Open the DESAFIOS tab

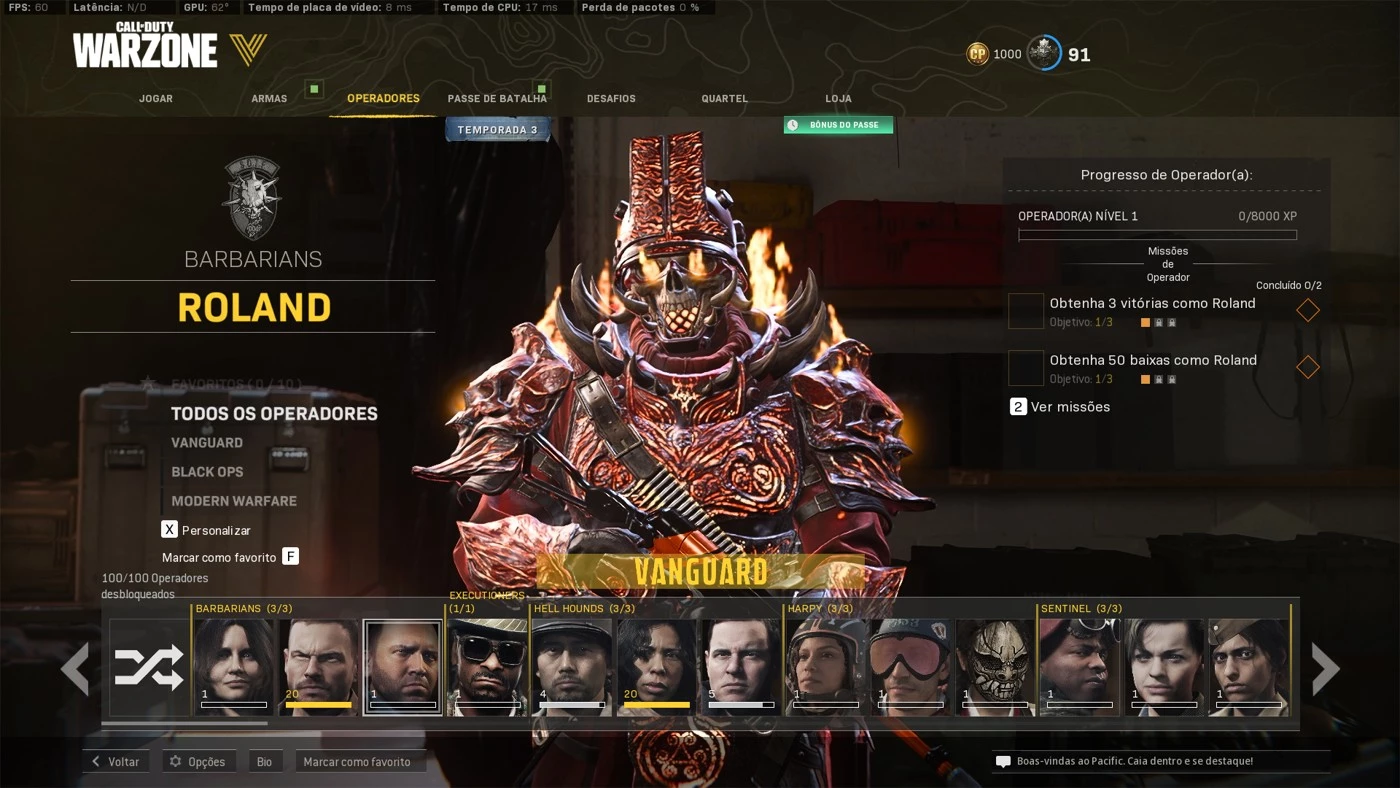610,98
